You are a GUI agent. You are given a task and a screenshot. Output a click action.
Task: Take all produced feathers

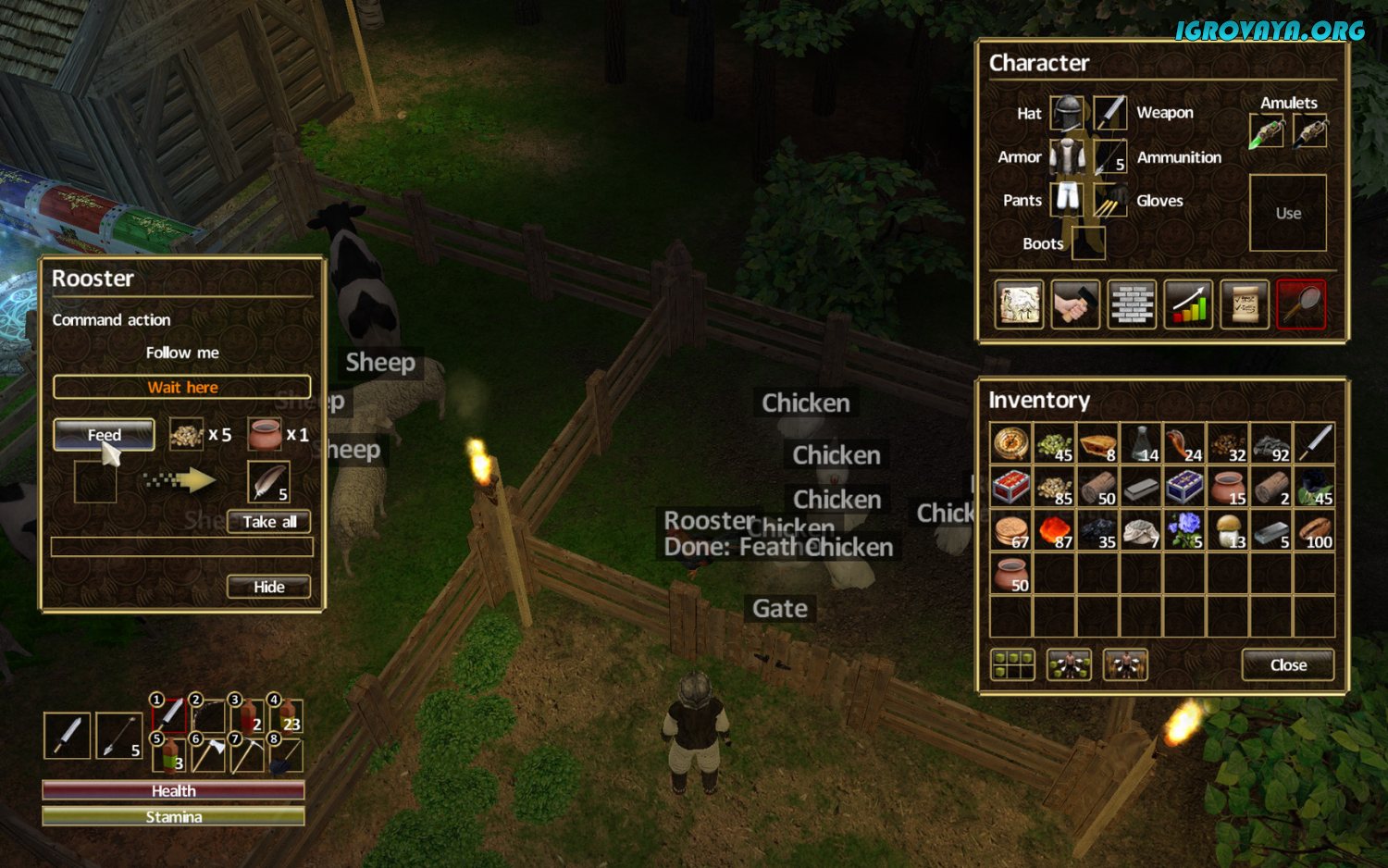pyautogui.click(x=269, y=522)
